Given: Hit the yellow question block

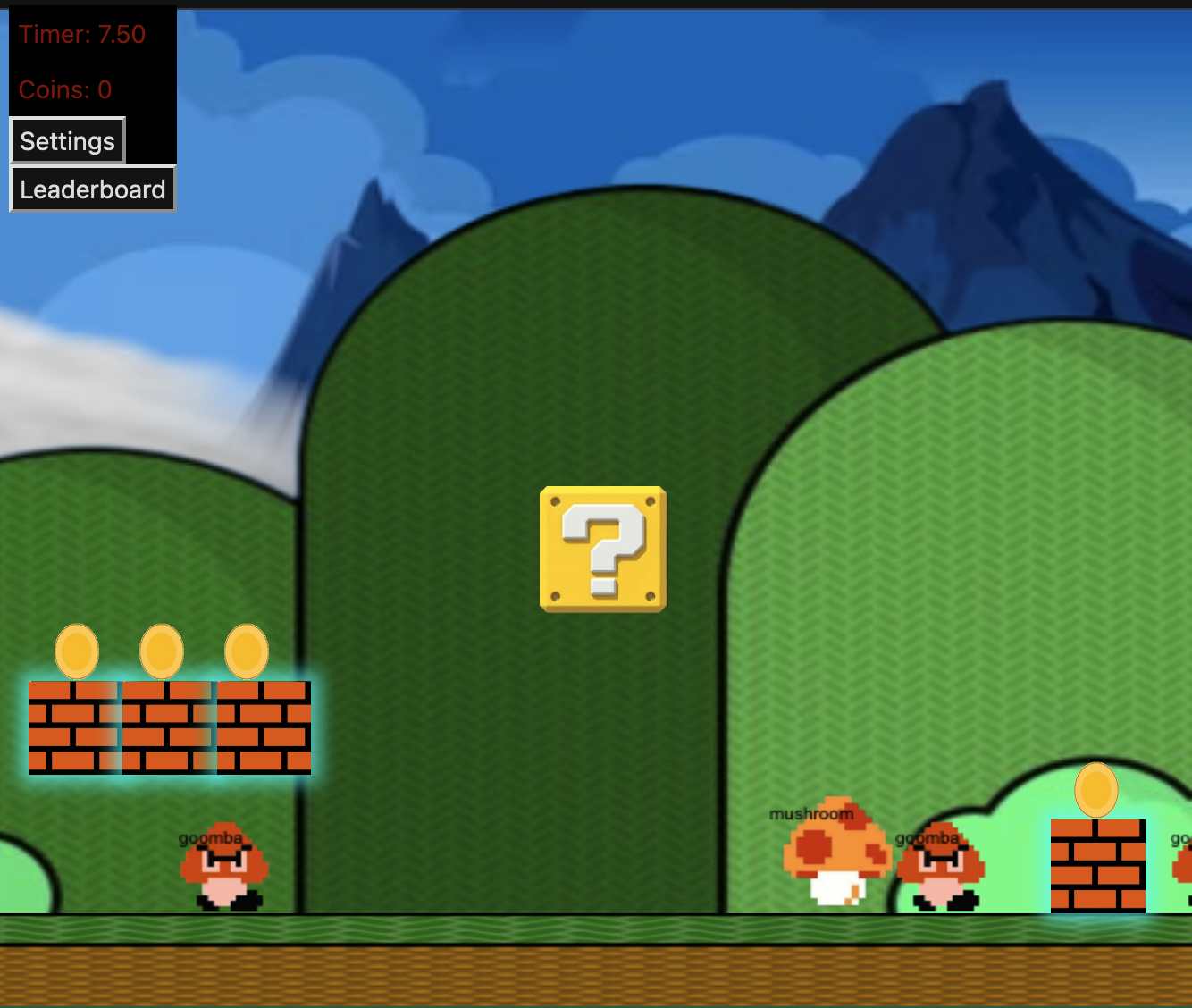Looking at the screenshot, I should coord(600,548).
